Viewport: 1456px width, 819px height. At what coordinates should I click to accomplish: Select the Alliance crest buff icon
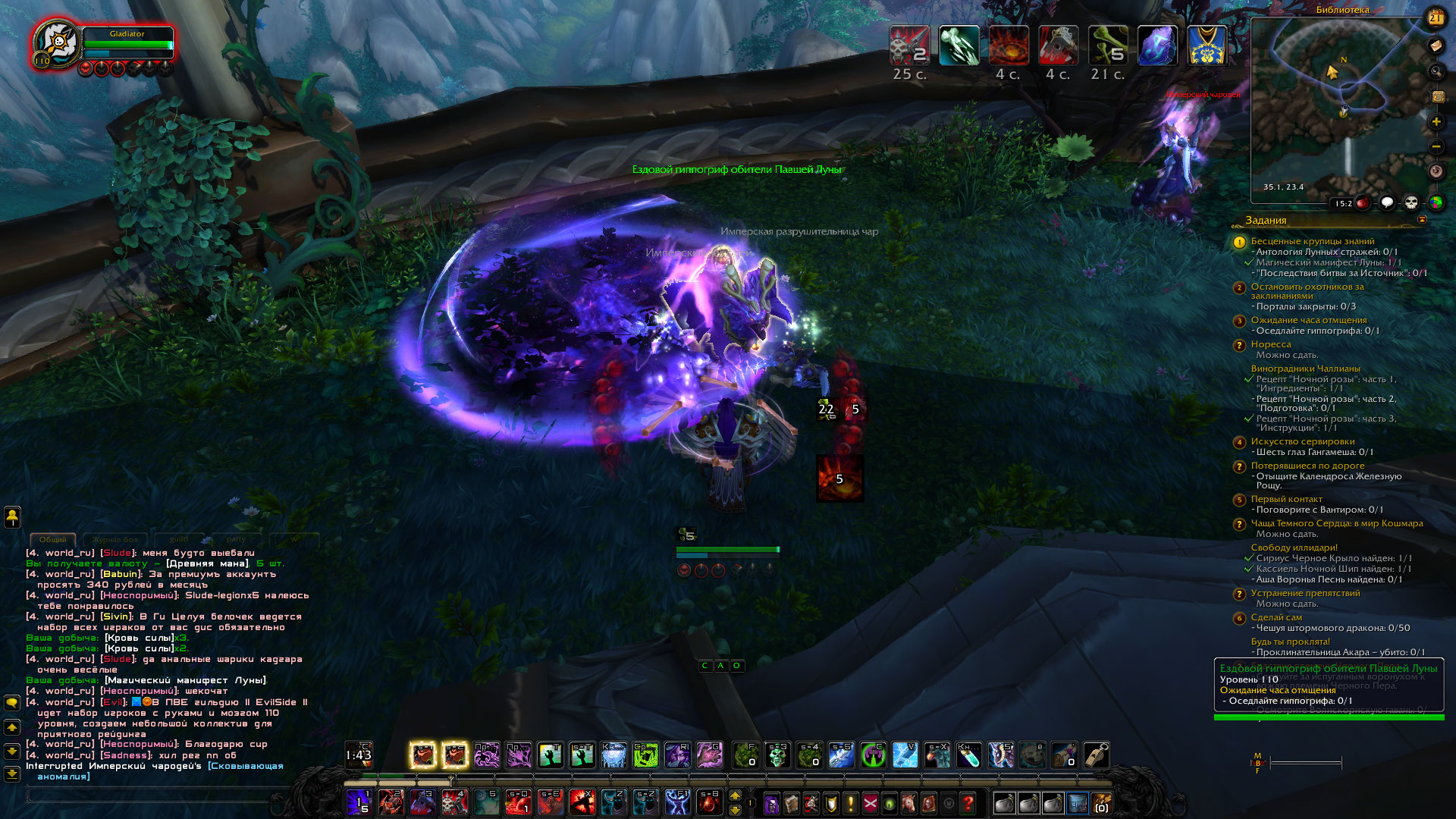(x=1207, y=45)
